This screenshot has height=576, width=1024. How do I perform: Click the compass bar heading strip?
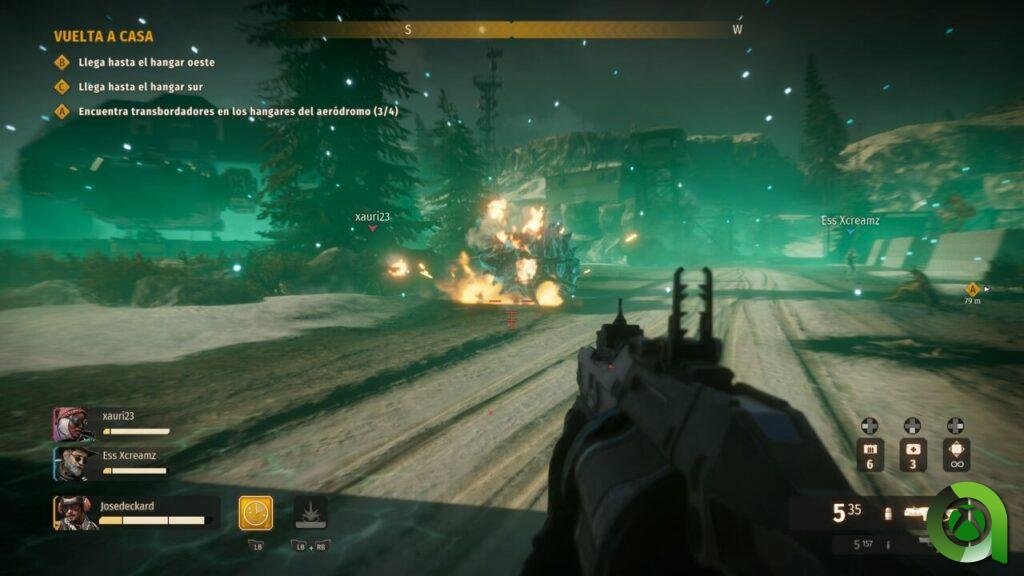tap(512, 30)
